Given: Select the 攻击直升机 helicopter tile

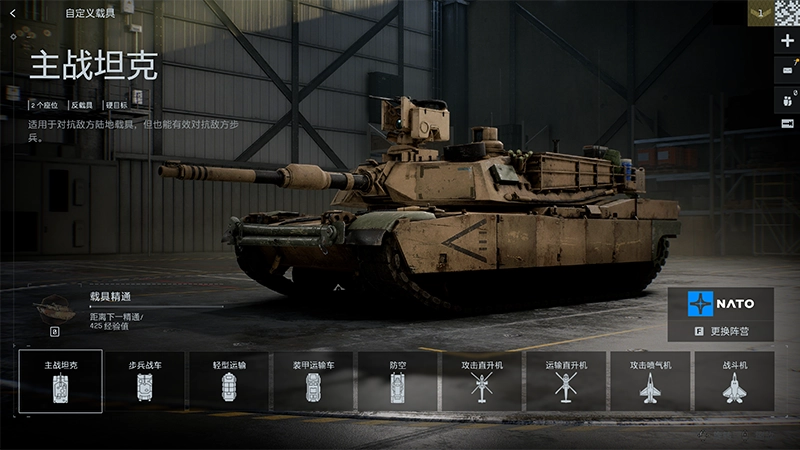Looking at the screenshot, I should (x=482, y=381).
